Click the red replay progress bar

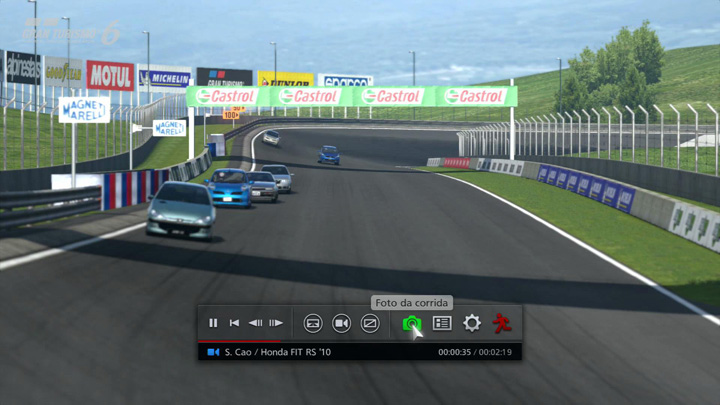pos(240,341)
